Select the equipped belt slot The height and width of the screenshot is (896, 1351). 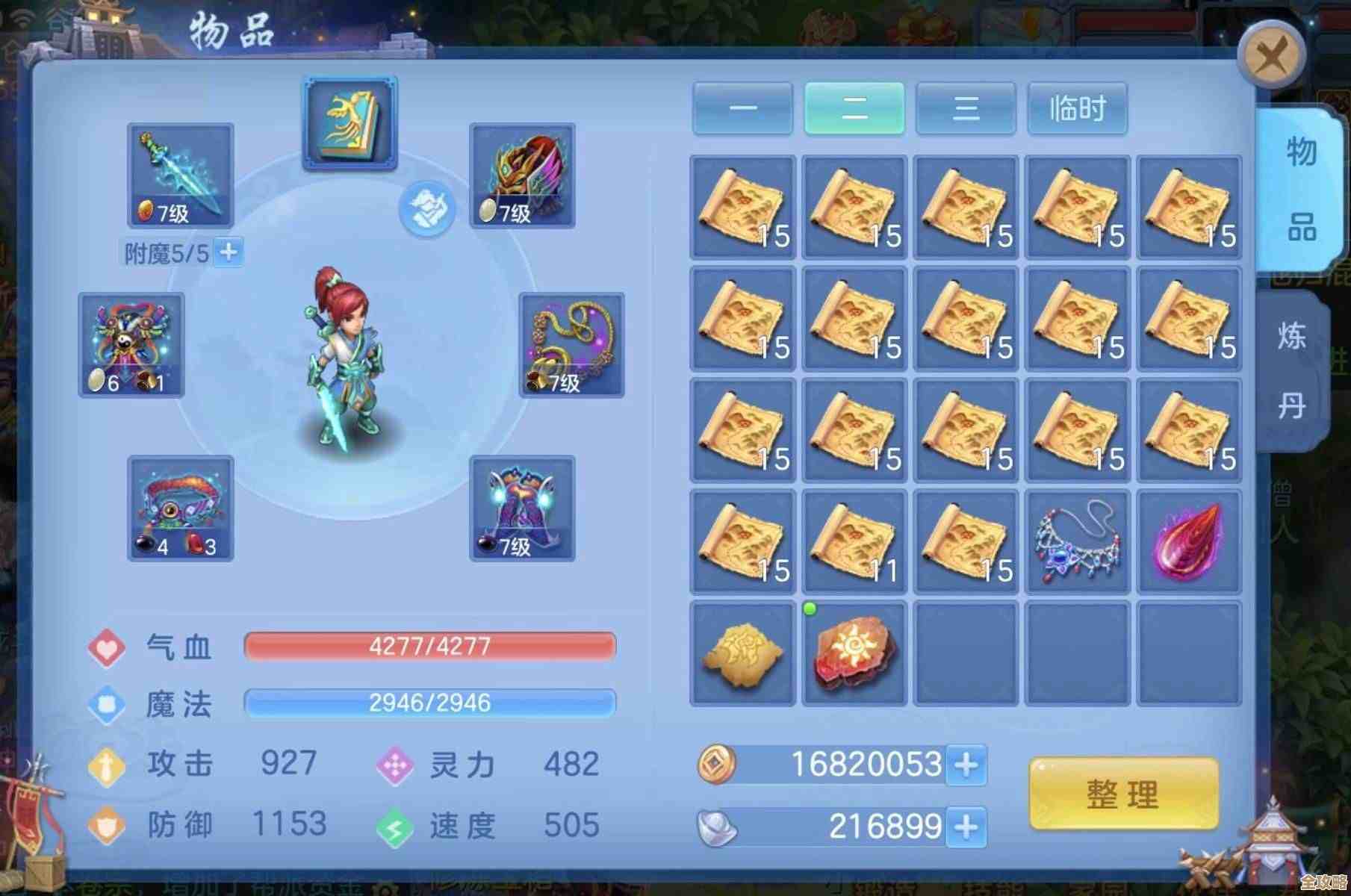tap(181, 508)
